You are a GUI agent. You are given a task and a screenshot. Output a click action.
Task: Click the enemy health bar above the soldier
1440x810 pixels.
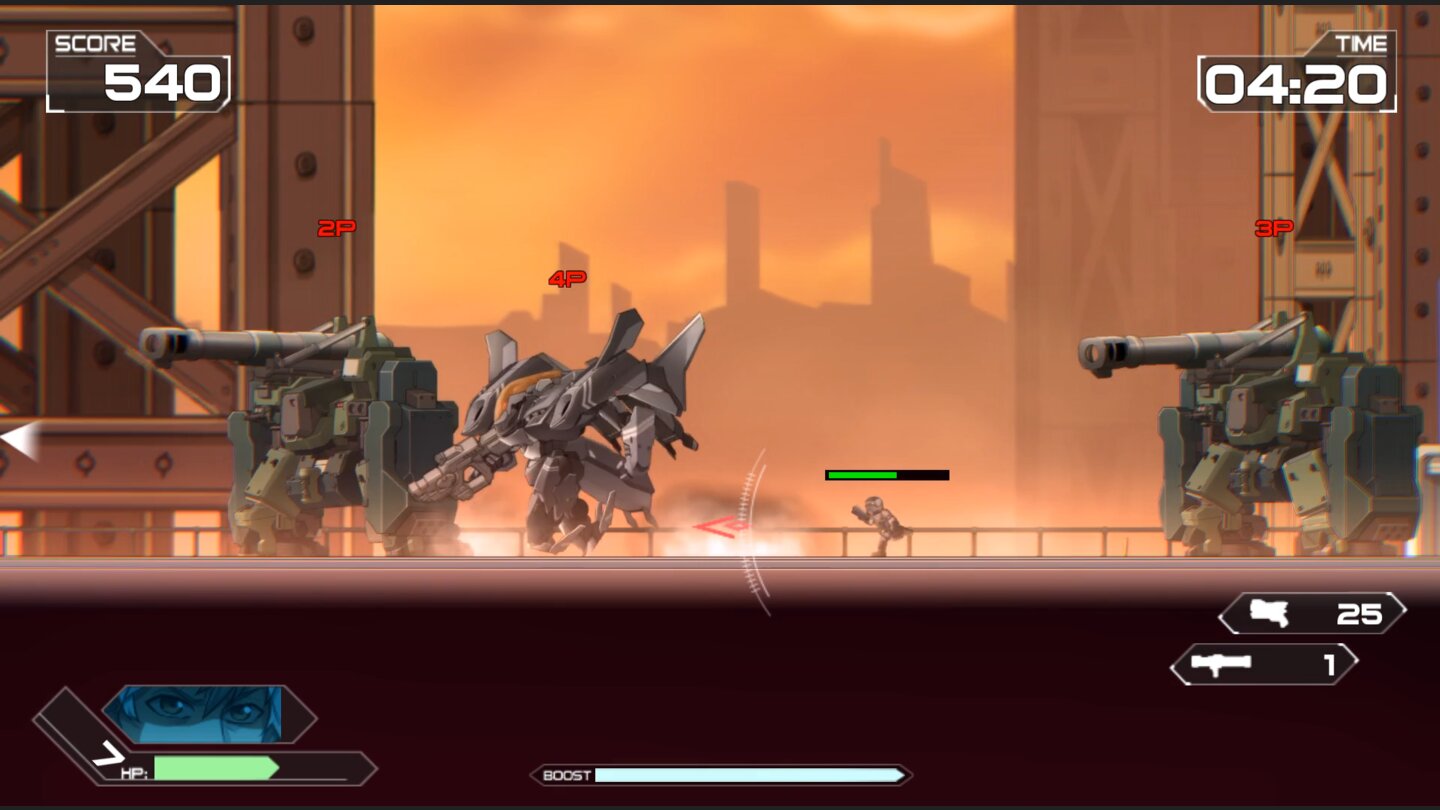coord(885,473)
